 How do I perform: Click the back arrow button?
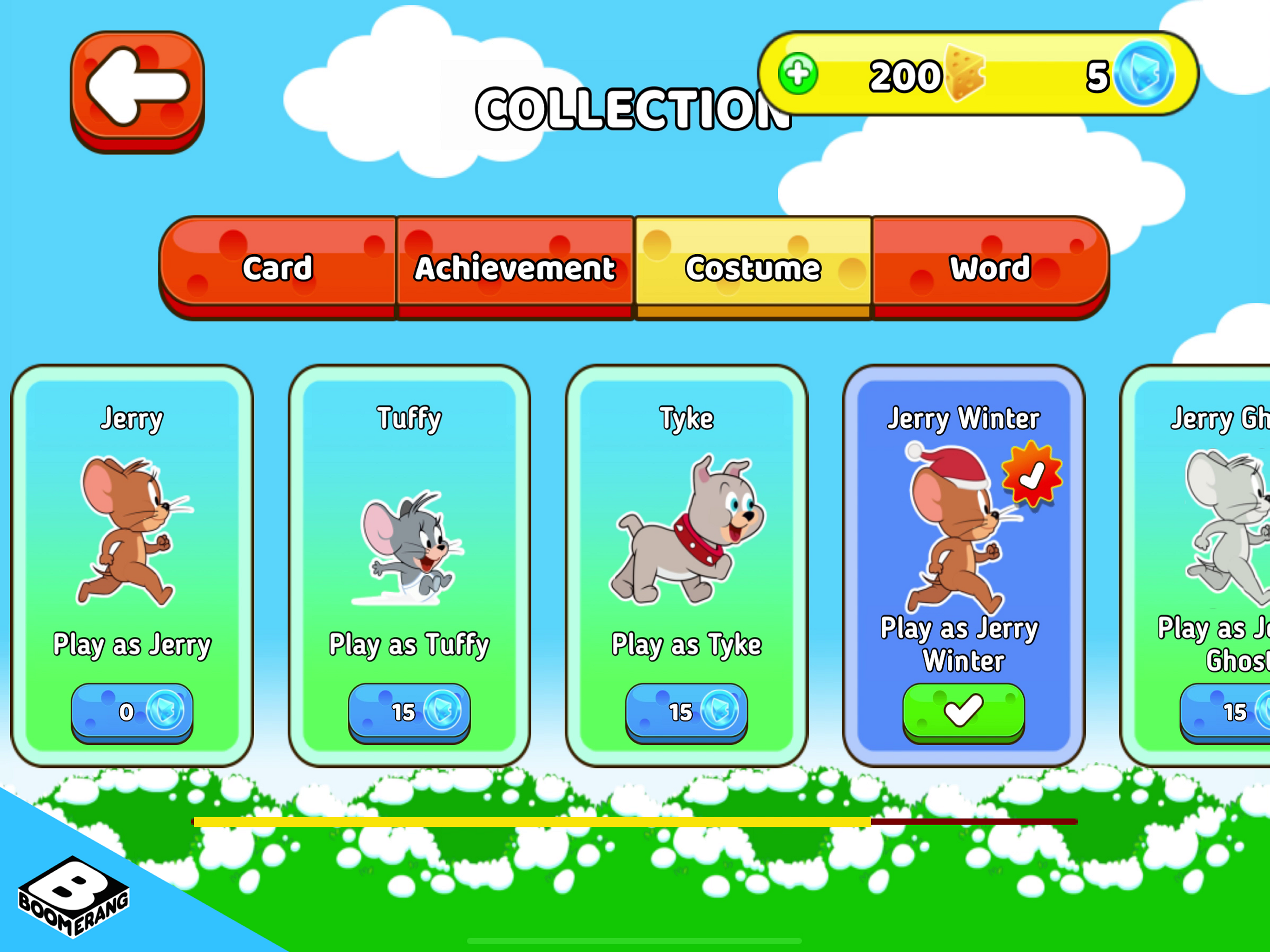(138, 92)
